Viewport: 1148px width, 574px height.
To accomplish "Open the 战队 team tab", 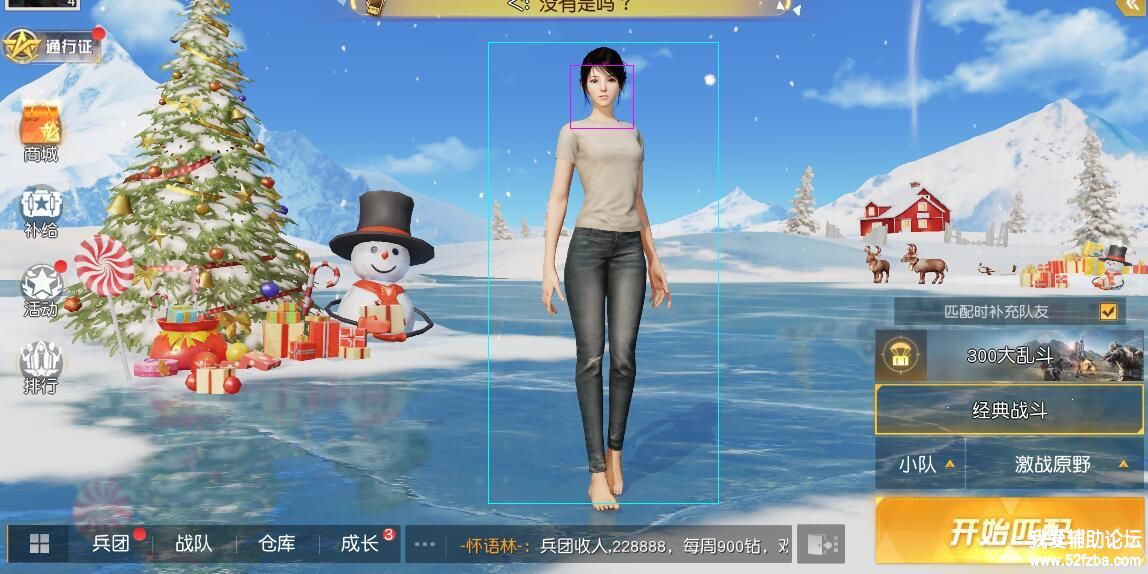I will tap(194, 544).
